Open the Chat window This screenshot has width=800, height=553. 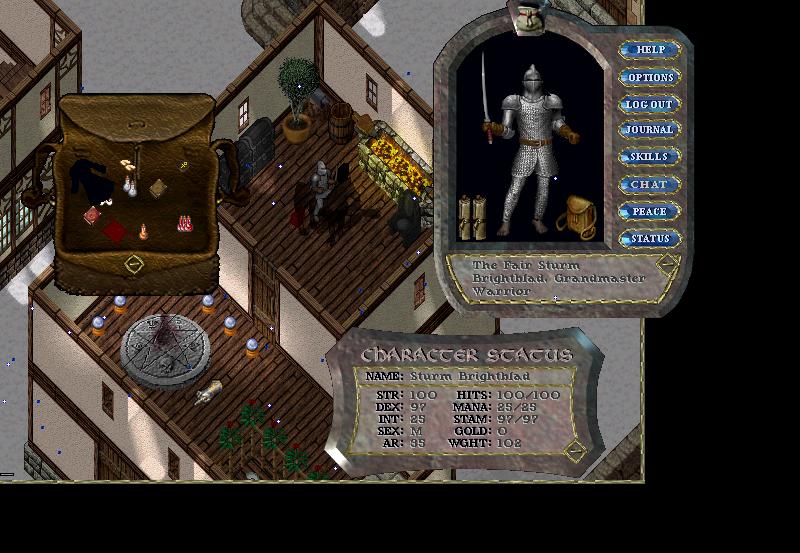pyautogui.click(x=650, y=184)
